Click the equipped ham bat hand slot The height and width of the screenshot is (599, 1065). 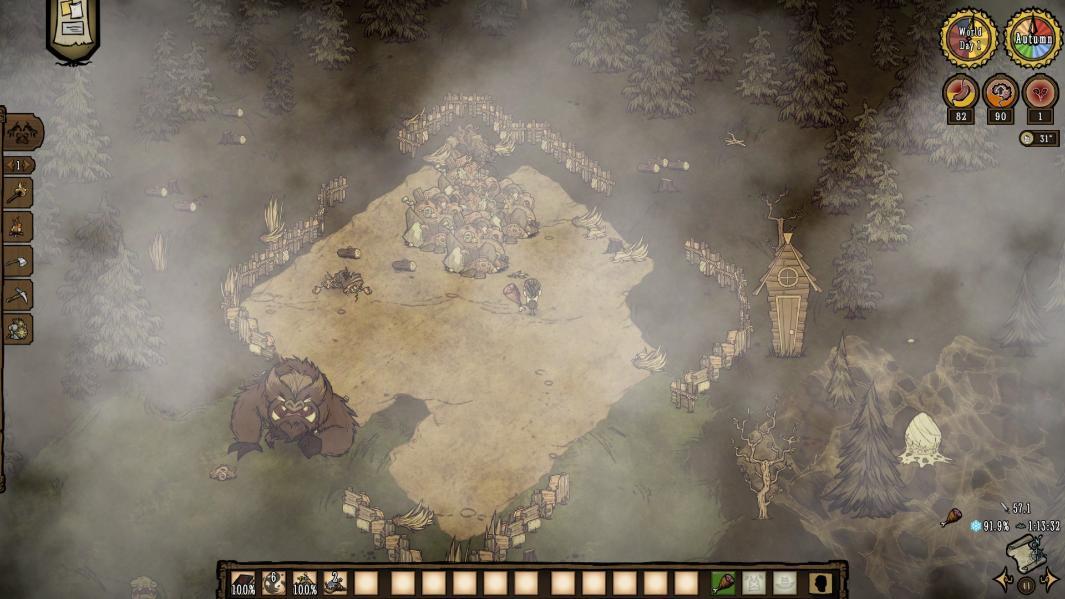click(x=723, y=582)
